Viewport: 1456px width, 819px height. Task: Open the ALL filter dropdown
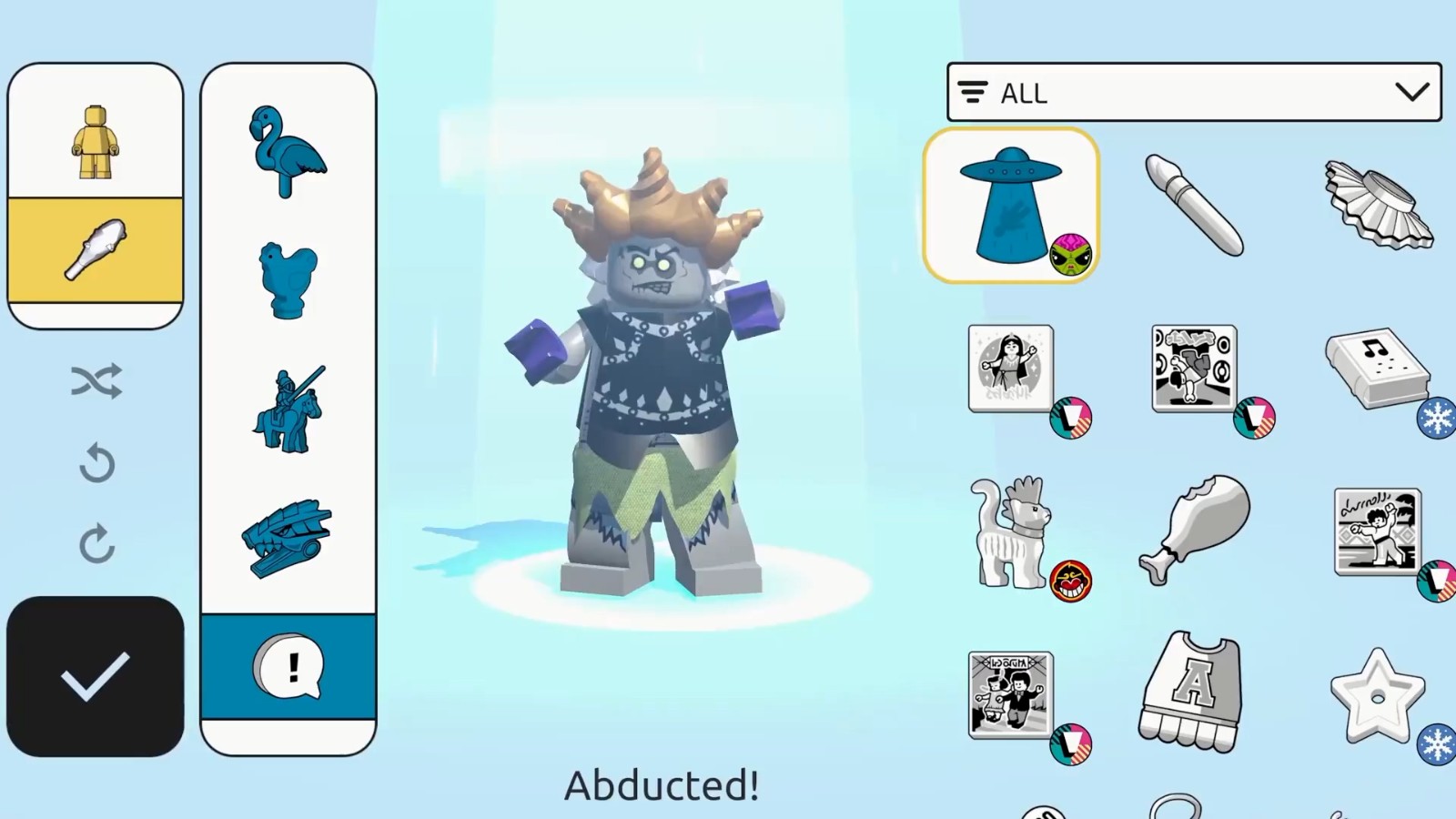click(x=1194, y=92)
